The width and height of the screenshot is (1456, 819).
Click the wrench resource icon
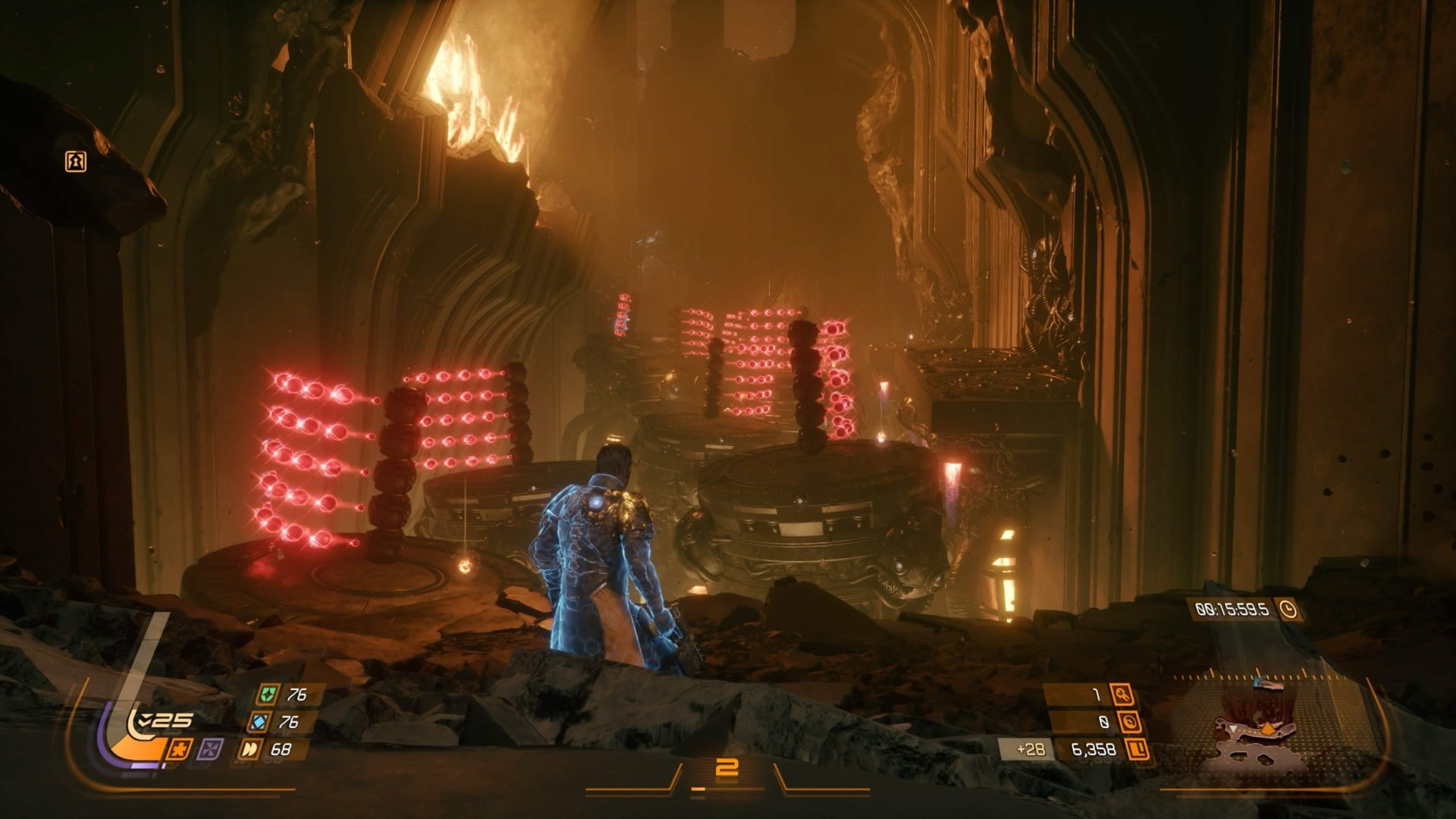(1122, 694)
